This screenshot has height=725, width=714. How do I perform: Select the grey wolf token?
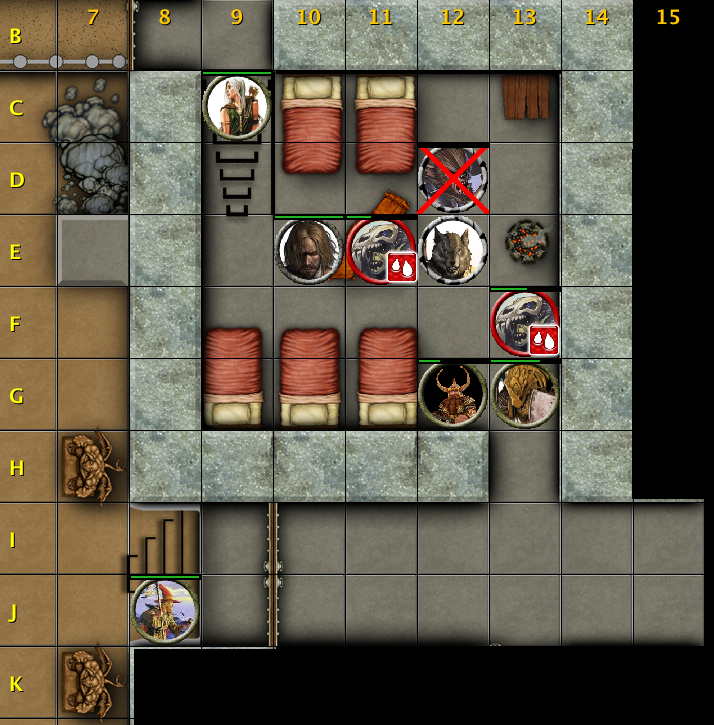pos(453,250)
